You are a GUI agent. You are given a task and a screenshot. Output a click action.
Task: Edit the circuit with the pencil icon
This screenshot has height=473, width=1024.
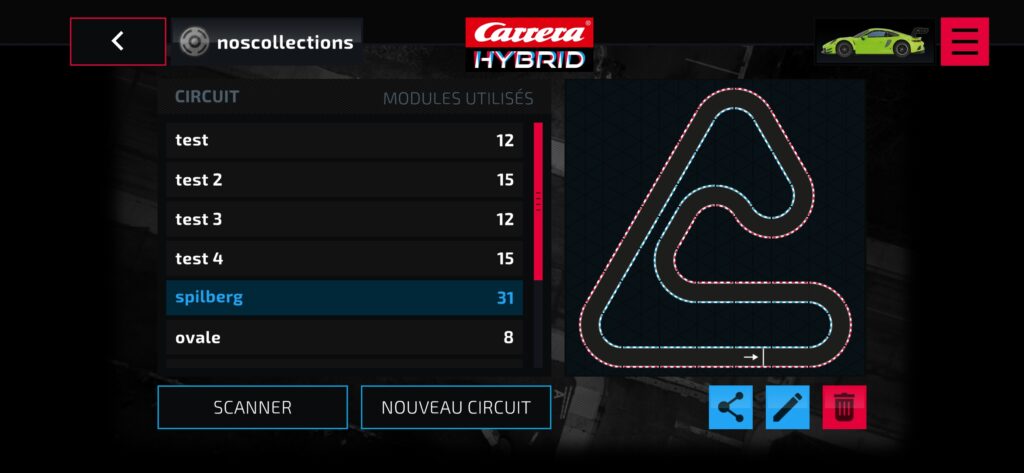coord(787,407)
